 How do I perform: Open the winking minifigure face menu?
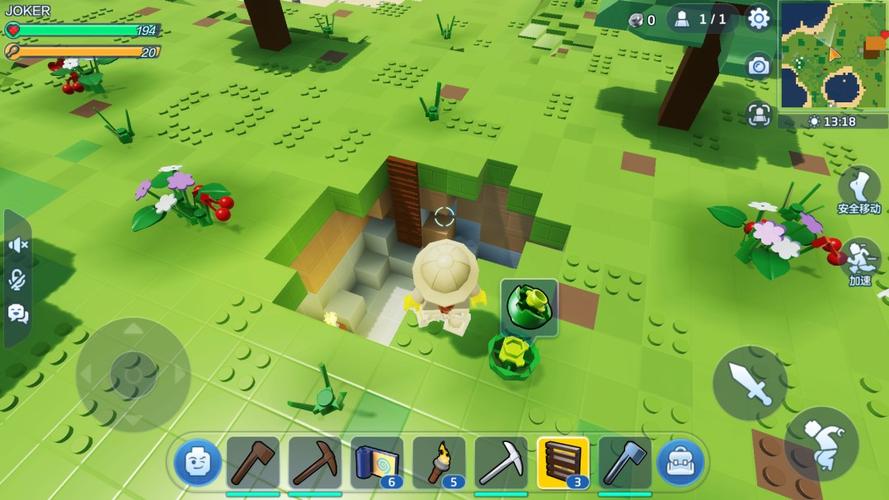198,463
